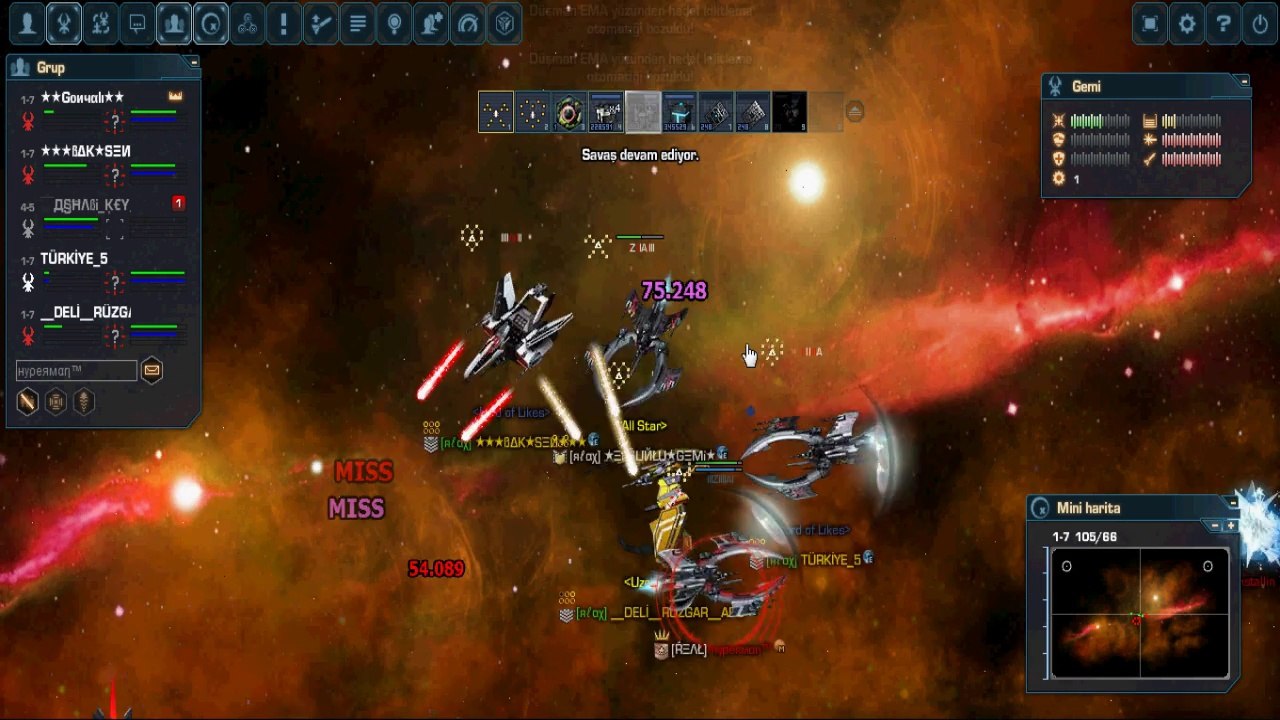Expand the hotbar with arrow button
This screenshot has height=720, width=1280.
pos(854,112)
